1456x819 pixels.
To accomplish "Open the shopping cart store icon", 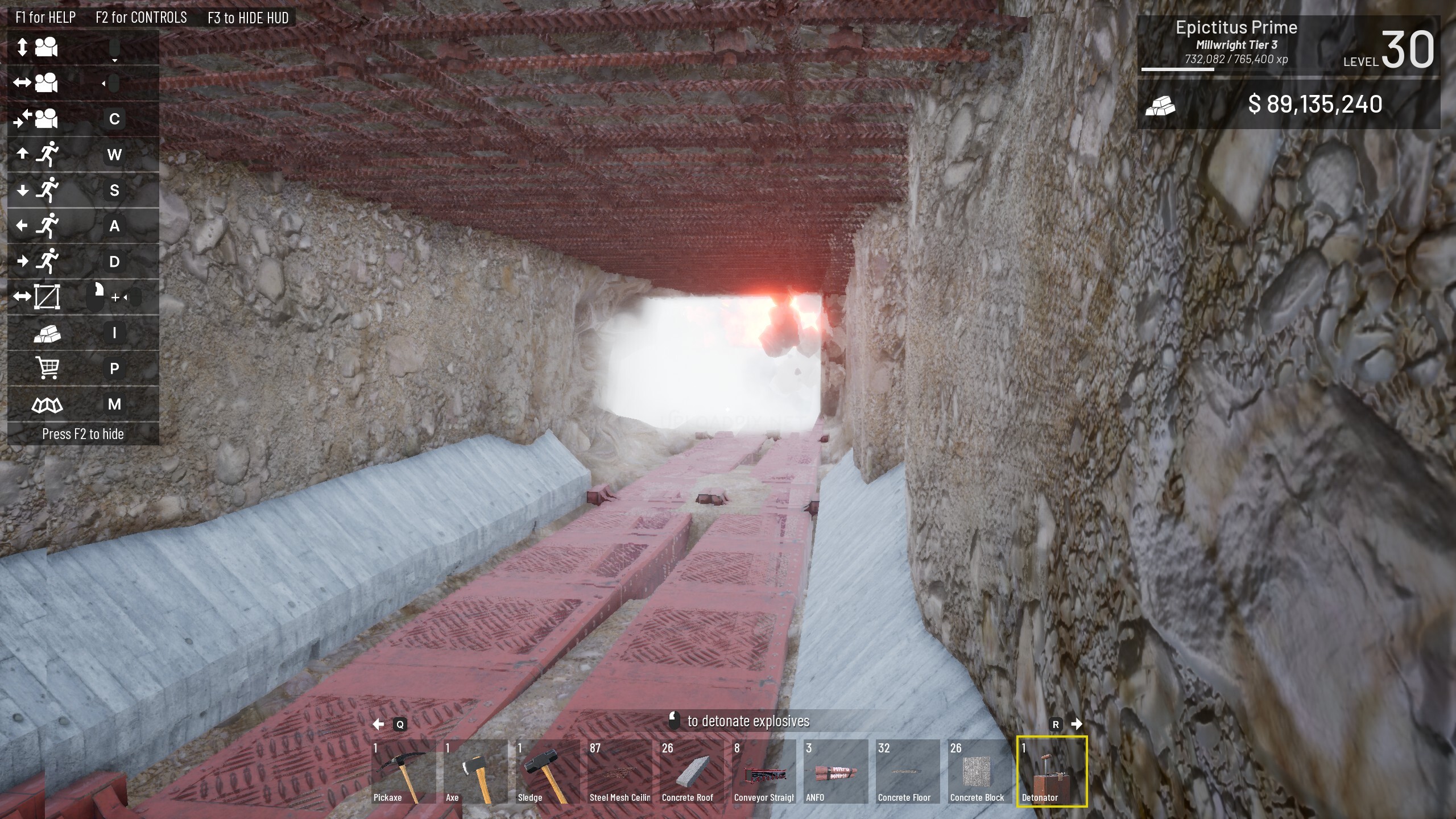I will 47,368.
